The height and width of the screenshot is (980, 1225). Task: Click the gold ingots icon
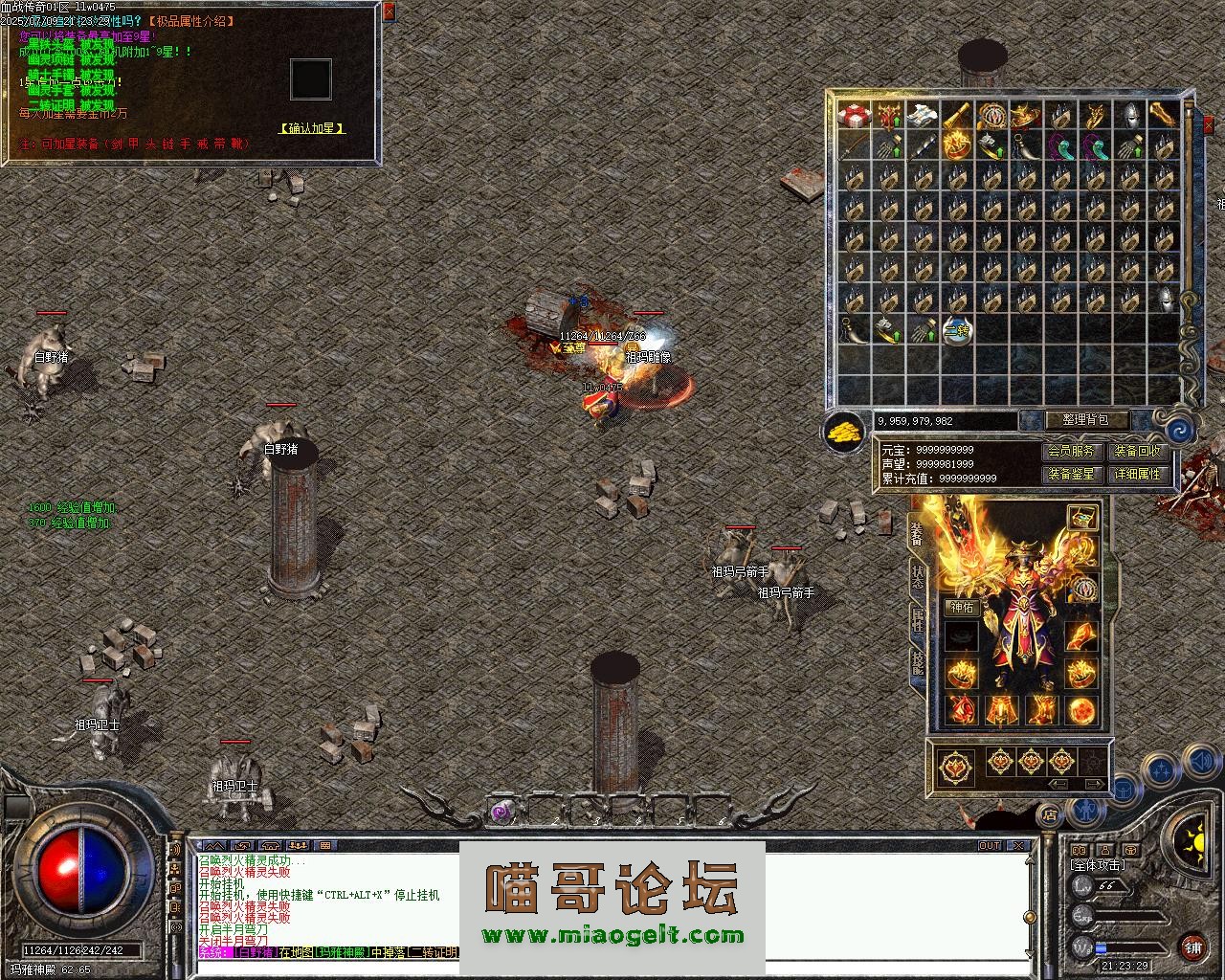[x=843, y=432]
